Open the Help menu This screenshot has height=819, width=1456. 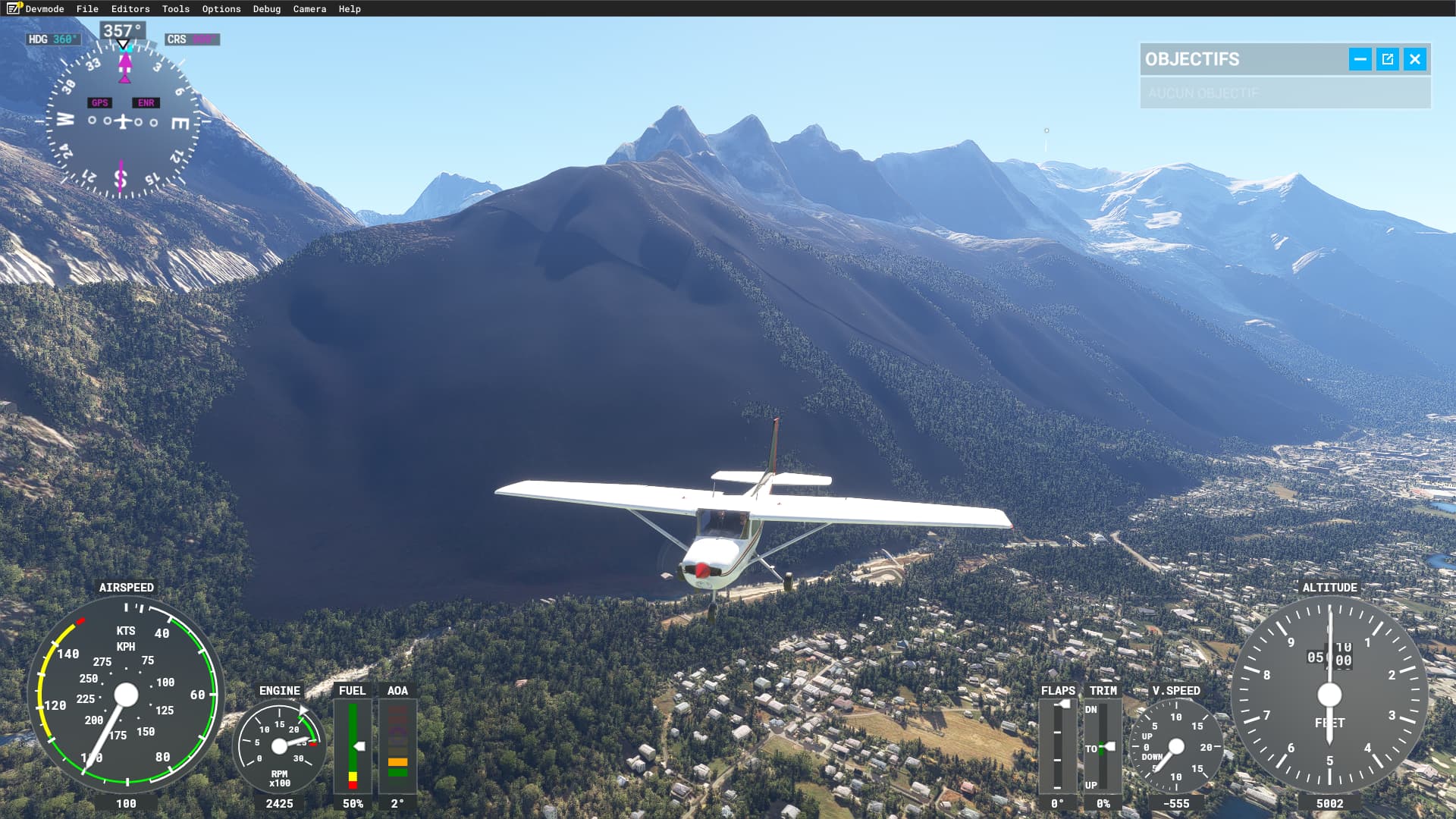pyautogui.click(x=348, y=8)
